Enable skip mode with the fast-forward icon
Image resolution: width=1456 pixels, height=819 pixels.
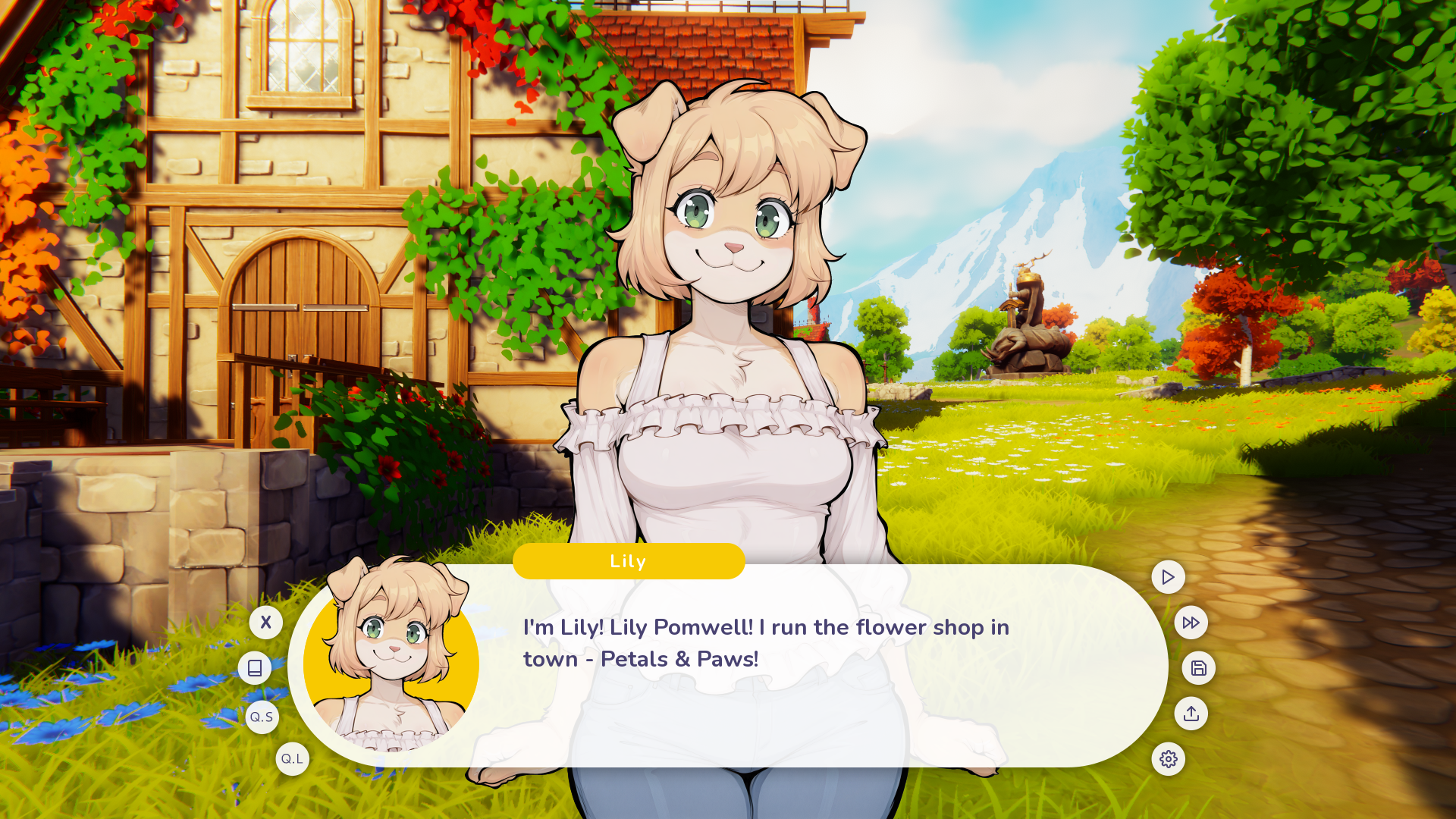1191,623
